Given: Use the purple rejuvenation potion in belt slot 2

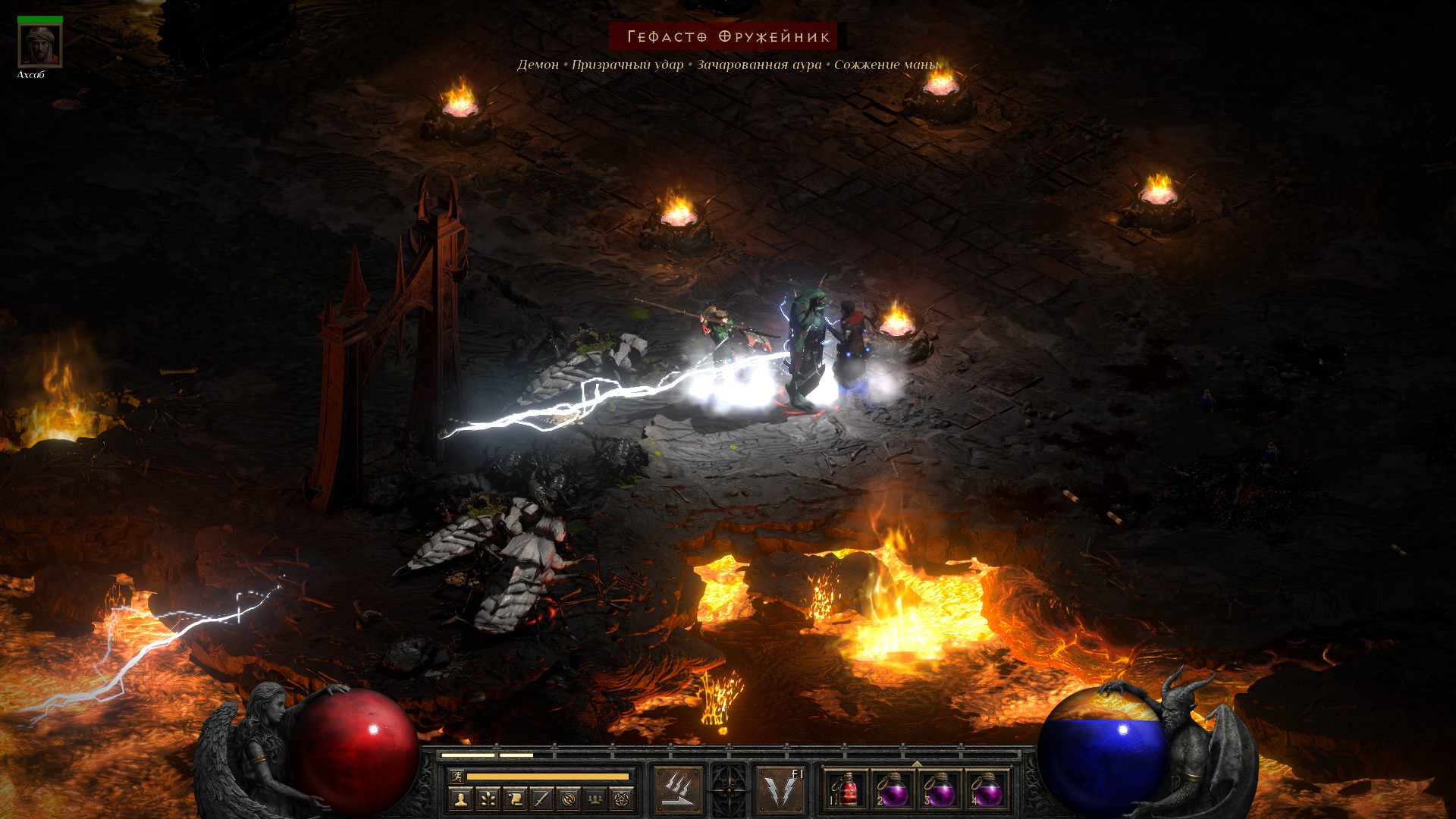Looking at the screenshot, I should pyautogui.click(x=893, y=790).
